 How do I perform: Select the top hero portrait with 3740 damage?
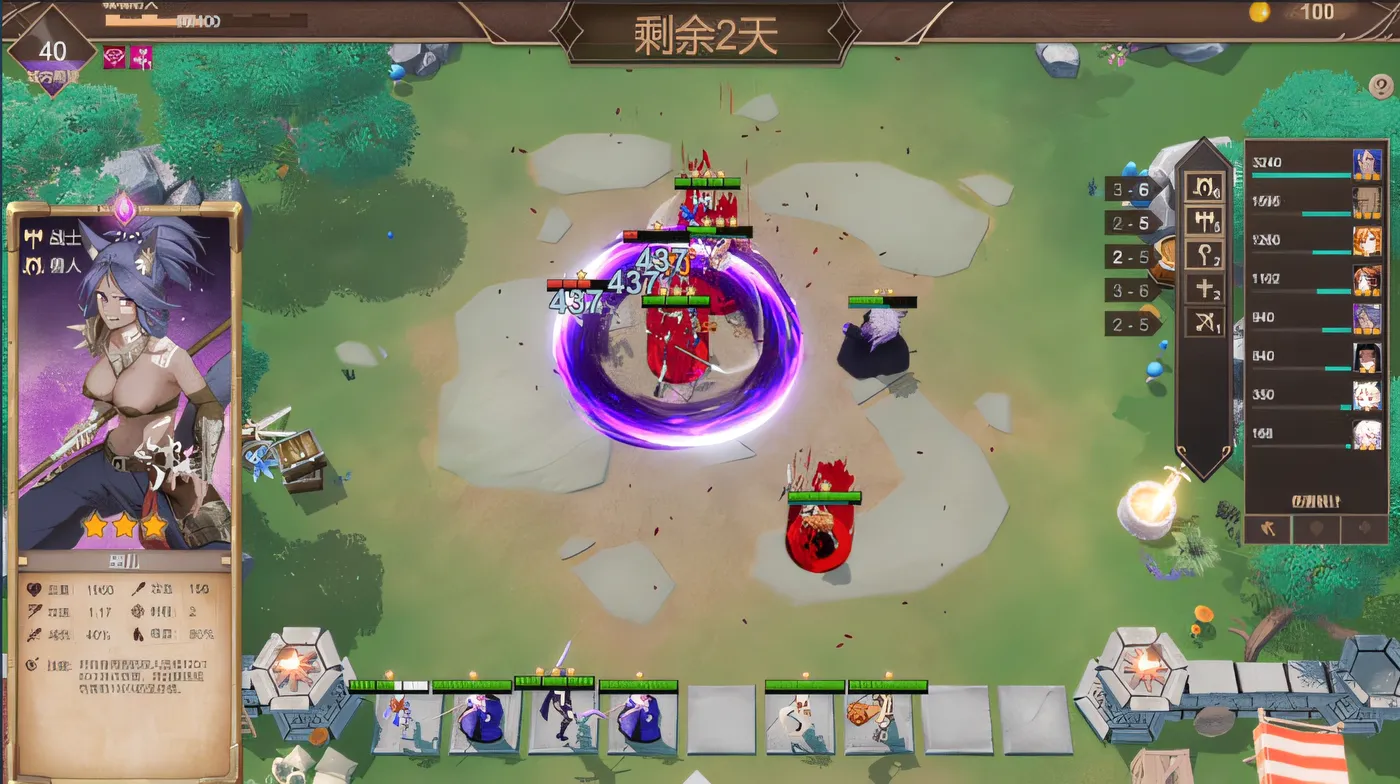pyautogui.click(x=1365, y=162)
